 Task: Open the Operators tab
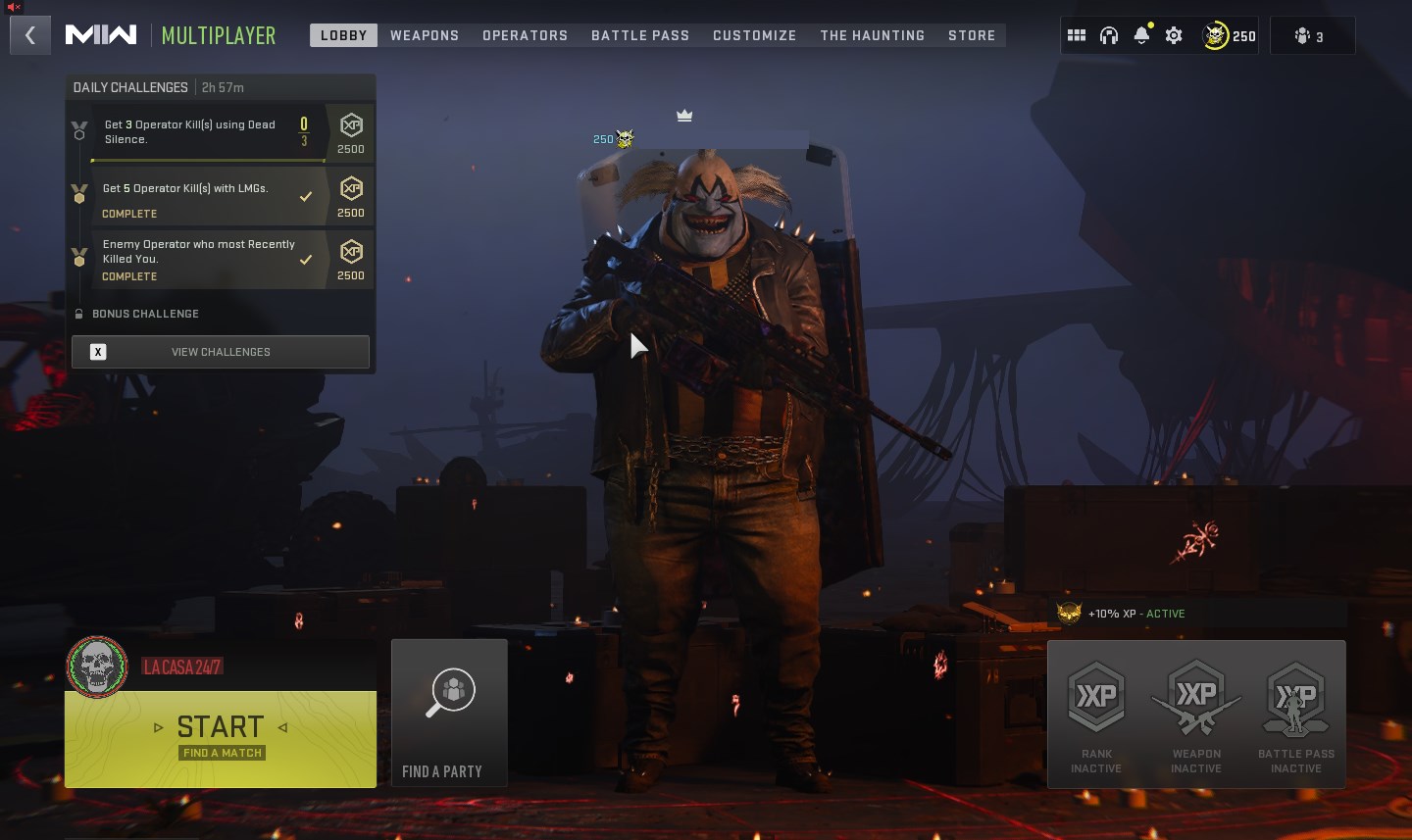(x=525, y=35)
